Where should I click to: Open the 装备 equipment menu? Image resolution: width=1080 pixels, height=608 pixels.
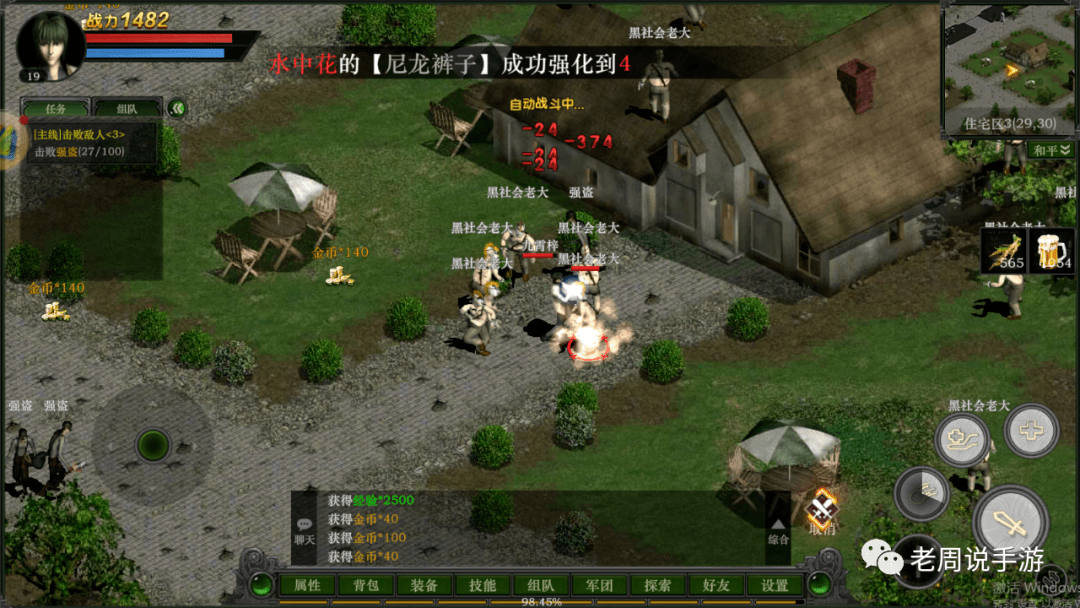pyautogui.click(x=424, y=585)
